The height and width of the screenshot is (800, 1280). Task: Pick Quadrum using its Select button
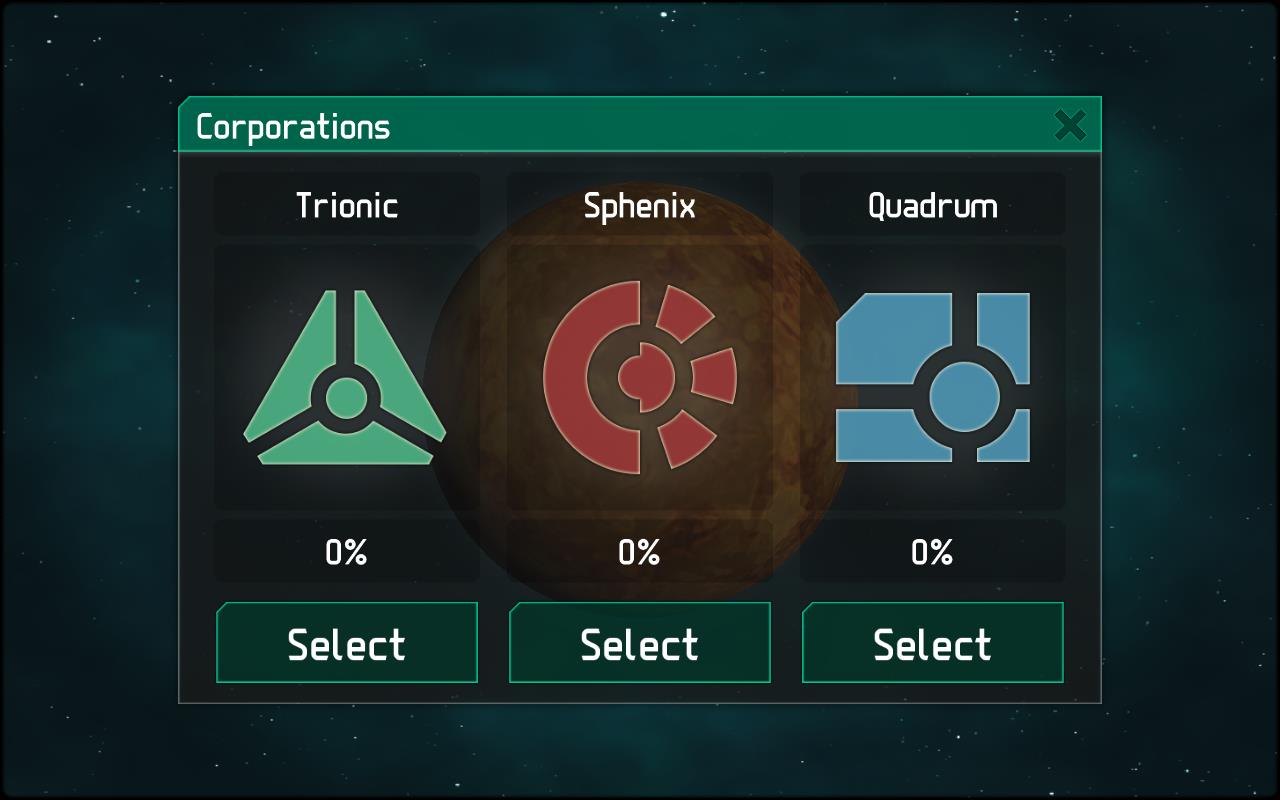pyautogui.click(x=932, y=643)
